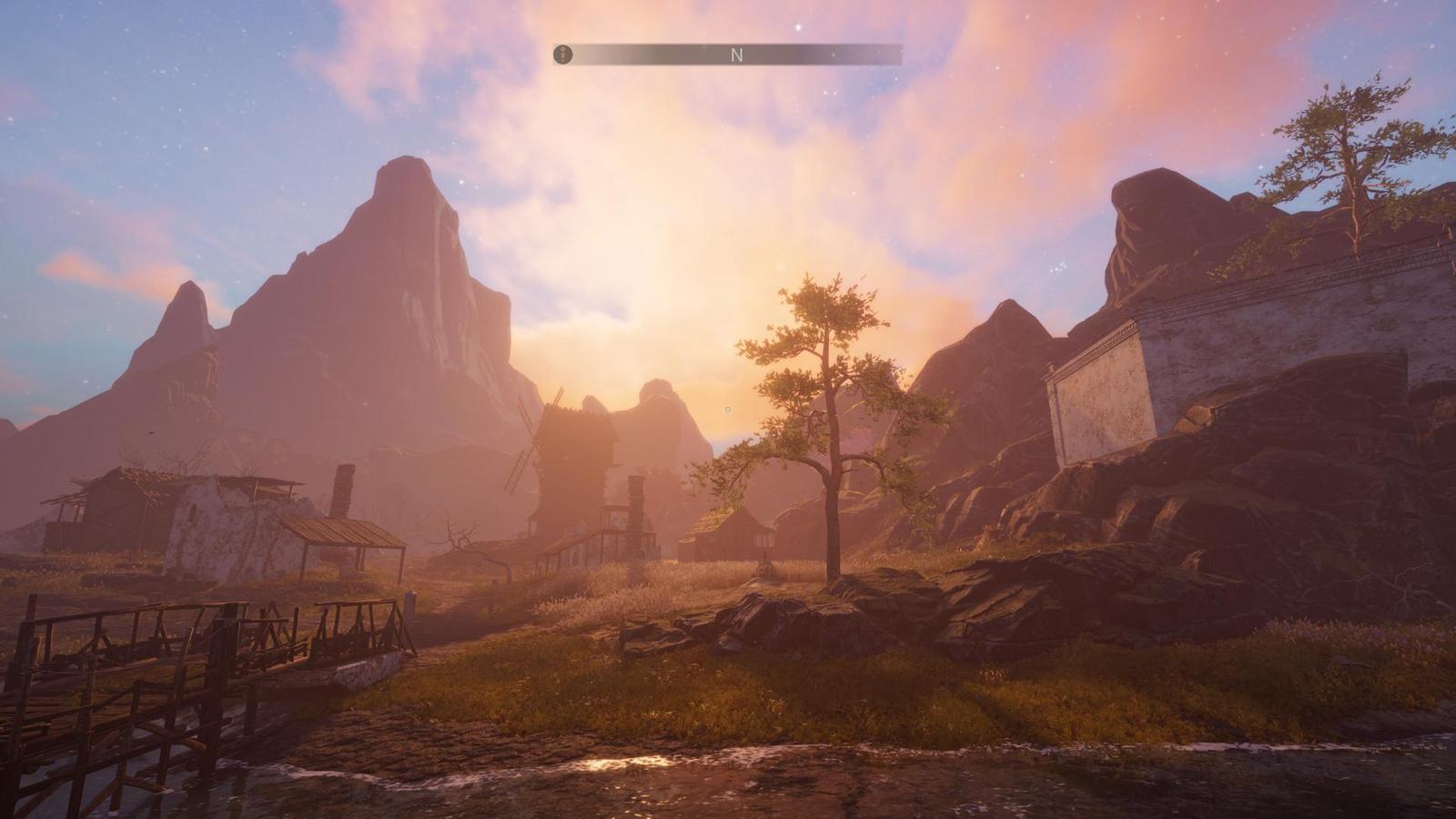Click the round marker icon on the compass
1456x819 pixels.
(563, 55)
